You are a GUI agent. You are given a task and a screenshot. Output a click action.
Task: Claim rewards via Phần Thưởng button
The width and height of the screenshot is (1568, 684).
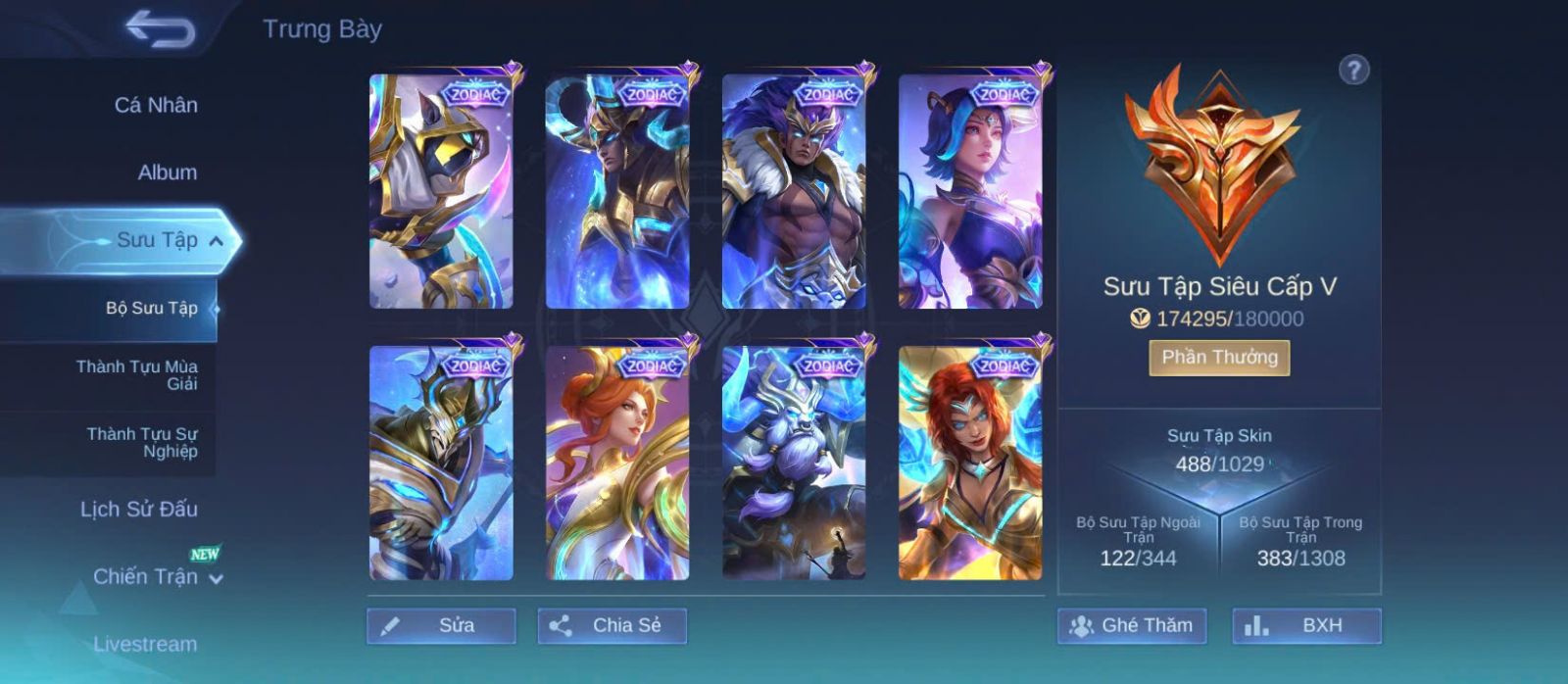(1219, 358)
